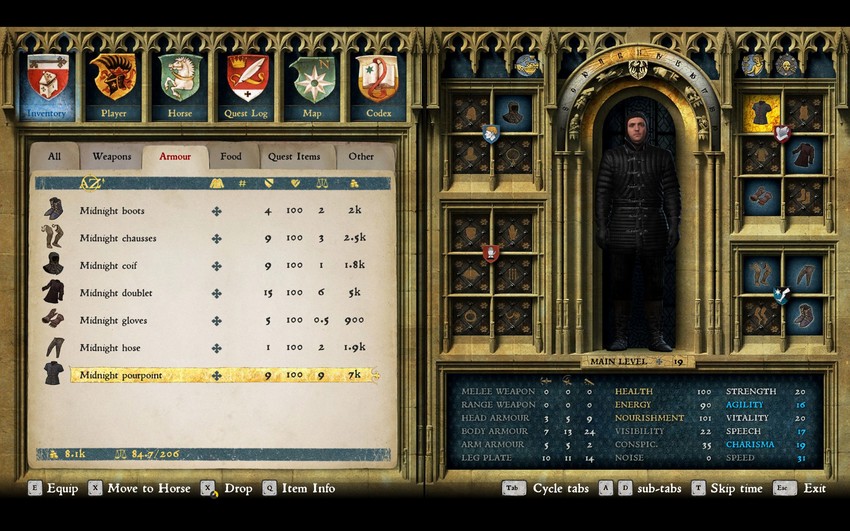850x531 pixels.
Task: Switch to the All items tab
Action: point(54,157)
